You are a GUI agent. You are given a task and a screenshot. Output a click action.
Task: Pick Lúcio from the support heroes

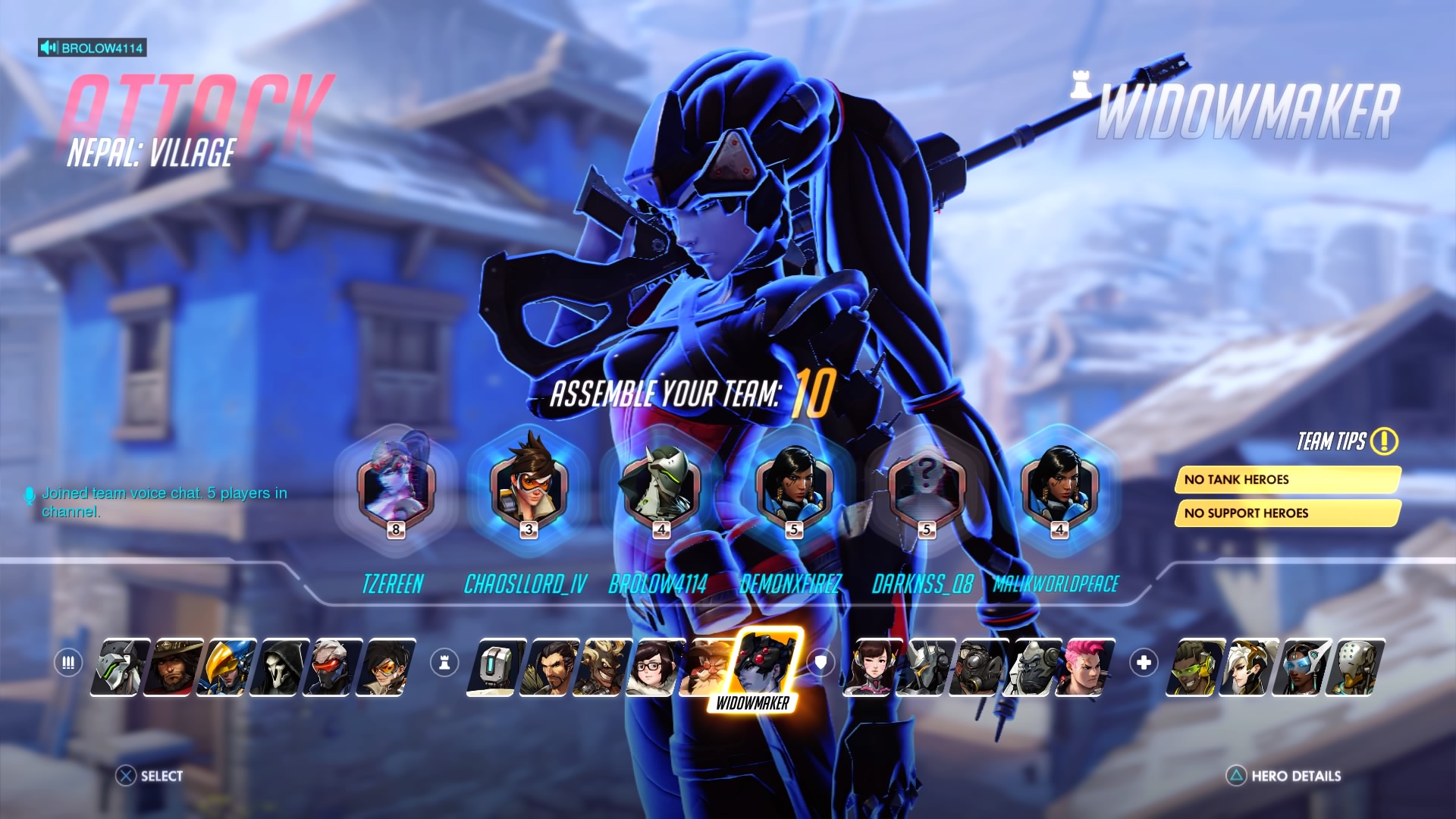click(x=1195, y=667)
